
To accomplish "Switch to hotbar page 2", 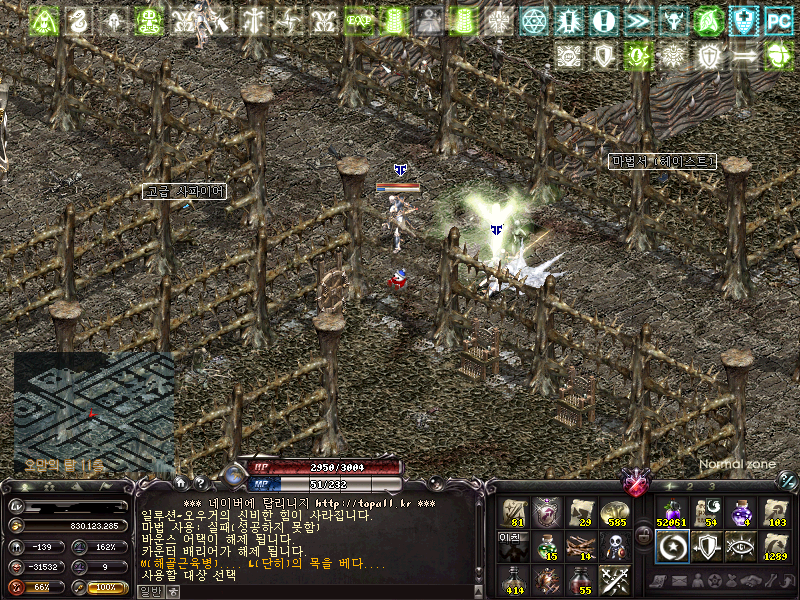I will pyautogui.click(x=690, y=486).
